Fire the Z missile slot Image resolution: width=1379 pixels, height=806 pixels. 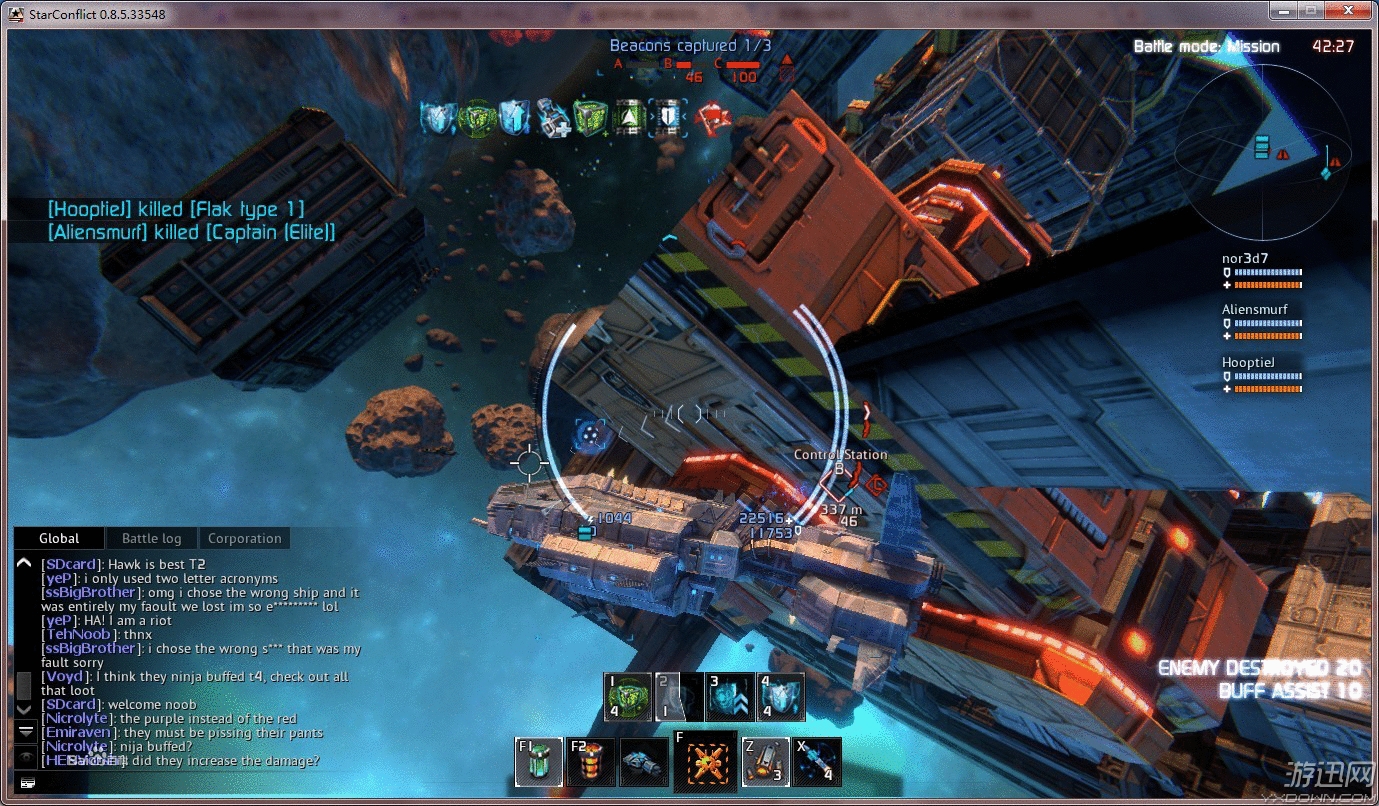(765, 762)
